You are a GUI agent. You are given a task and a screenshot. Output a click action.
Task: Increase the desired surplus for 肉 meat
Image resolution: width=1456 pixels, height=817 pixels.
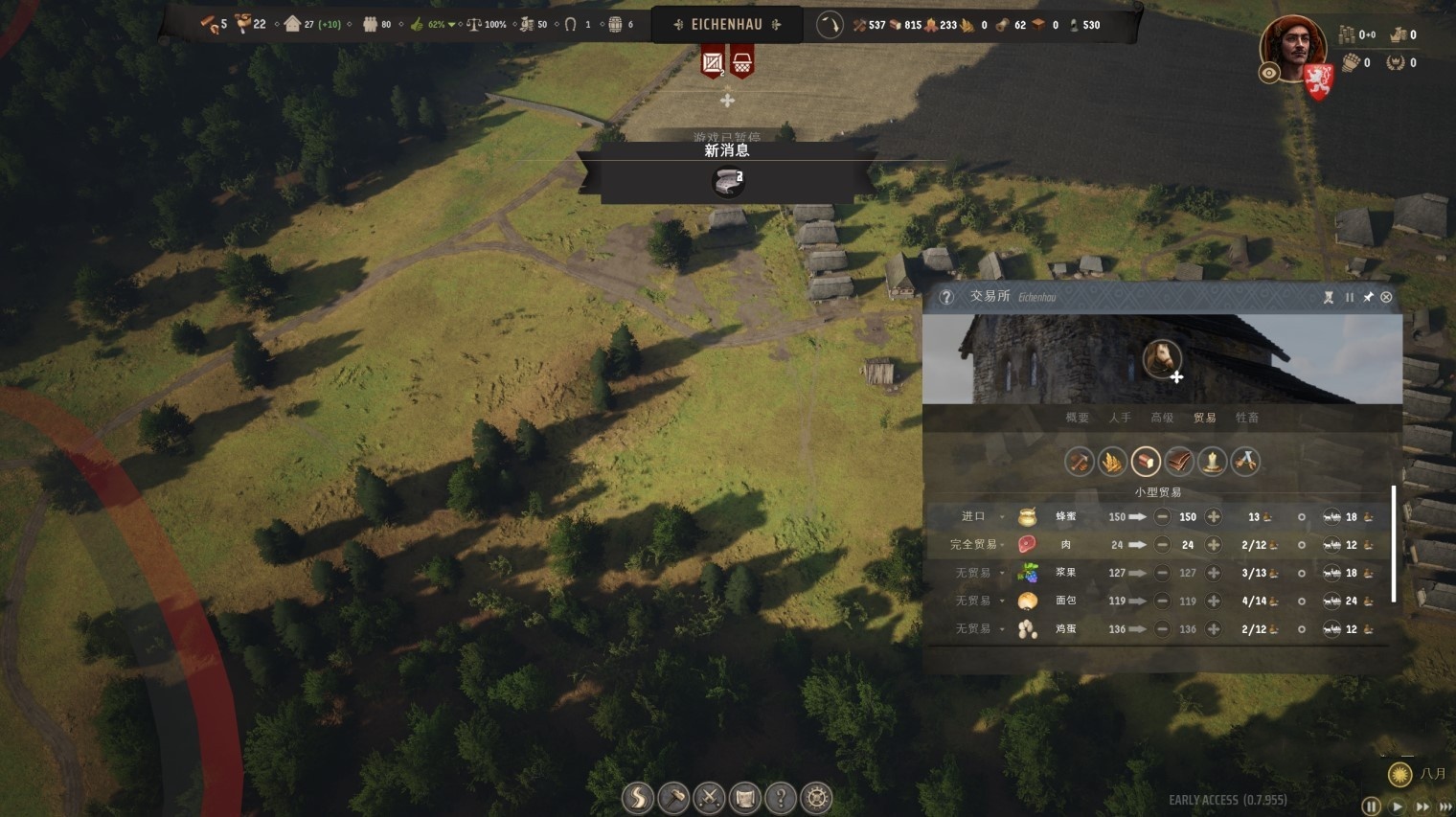pyautogui.click(x=1214, y=545)
